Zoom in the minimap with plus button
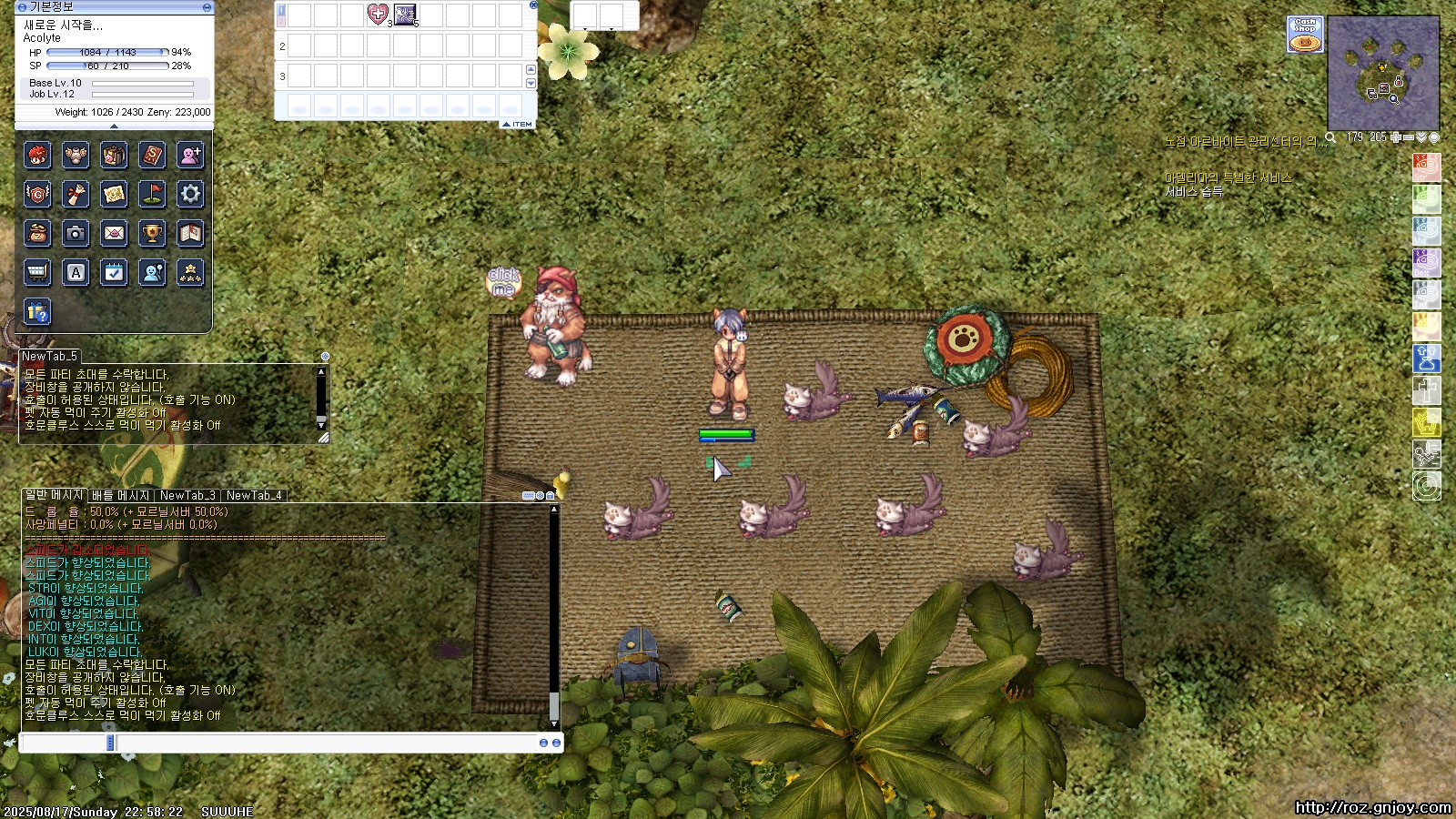 click(x=1396, y=137)
